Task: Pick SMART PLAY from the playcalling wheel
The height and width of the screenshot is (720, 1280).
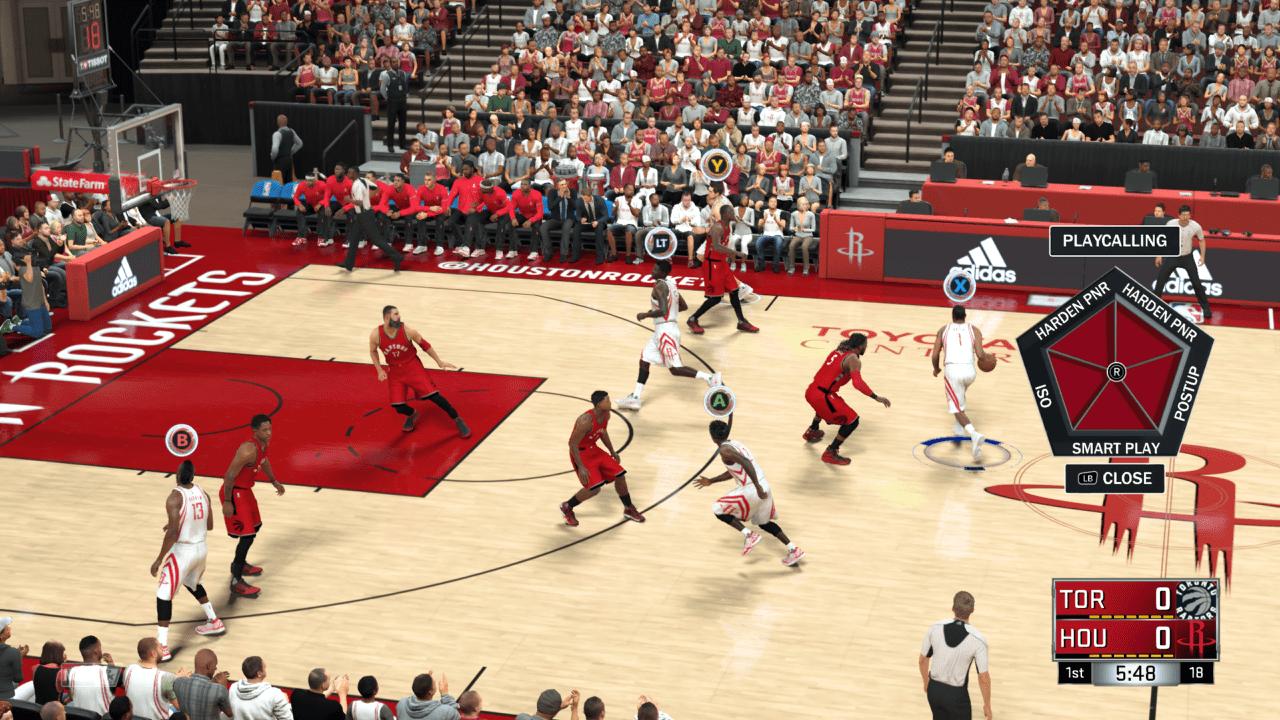Action: [x=1114, y=448]
